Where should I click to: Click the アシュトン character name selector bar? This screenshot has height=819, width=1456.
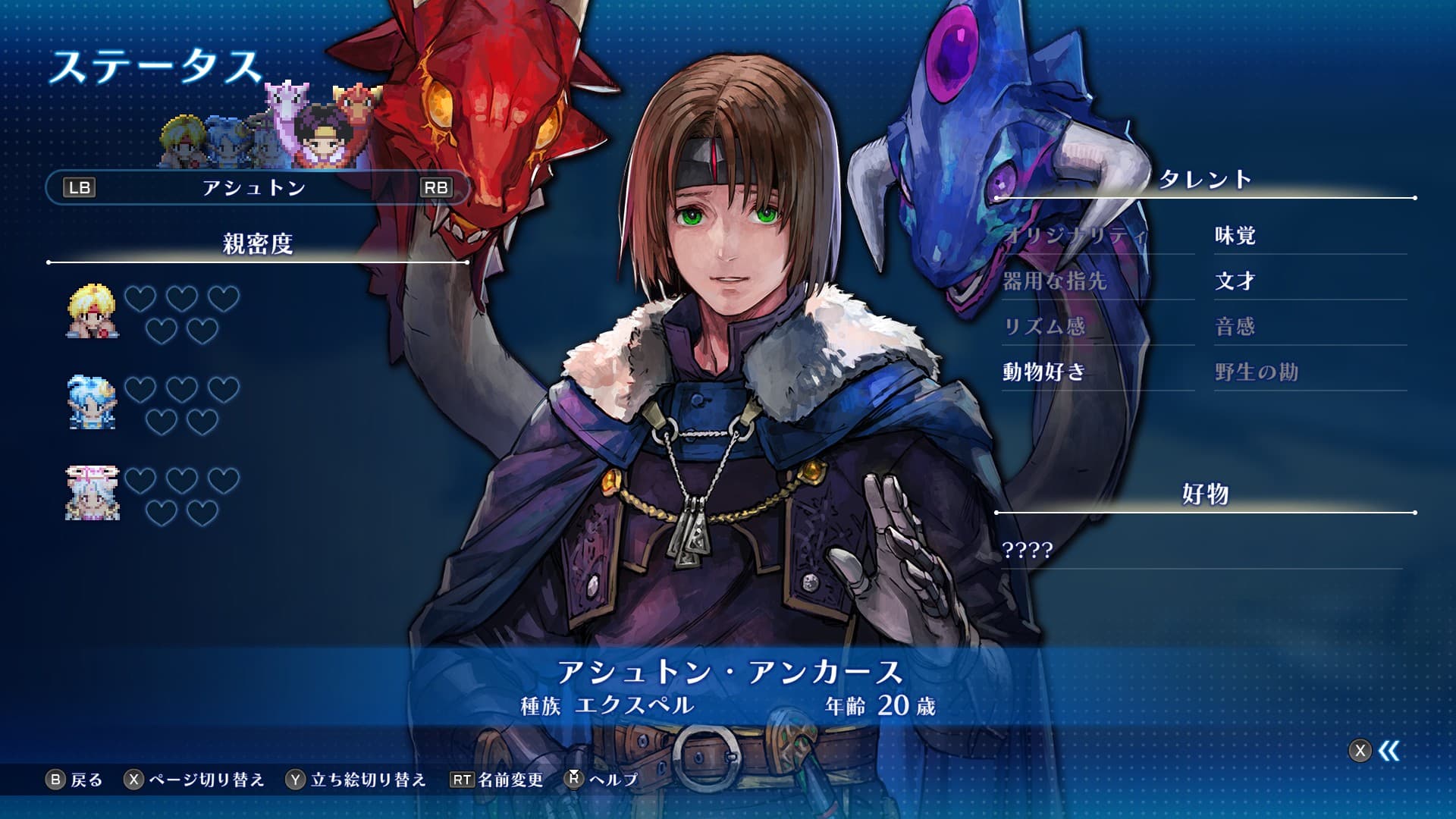pos(256,187)
